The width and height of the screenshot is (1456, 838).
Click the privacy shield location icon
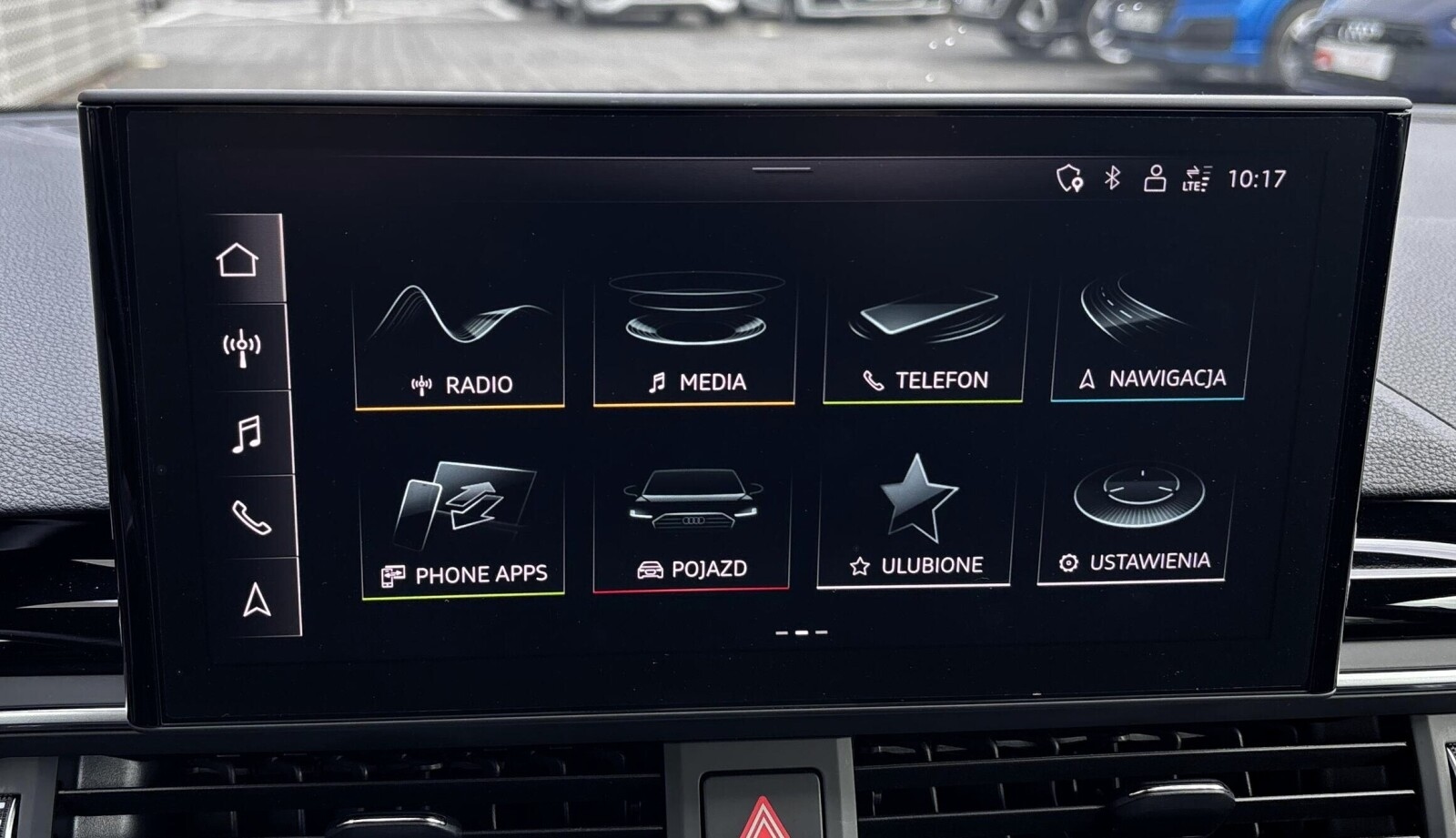1069,177
